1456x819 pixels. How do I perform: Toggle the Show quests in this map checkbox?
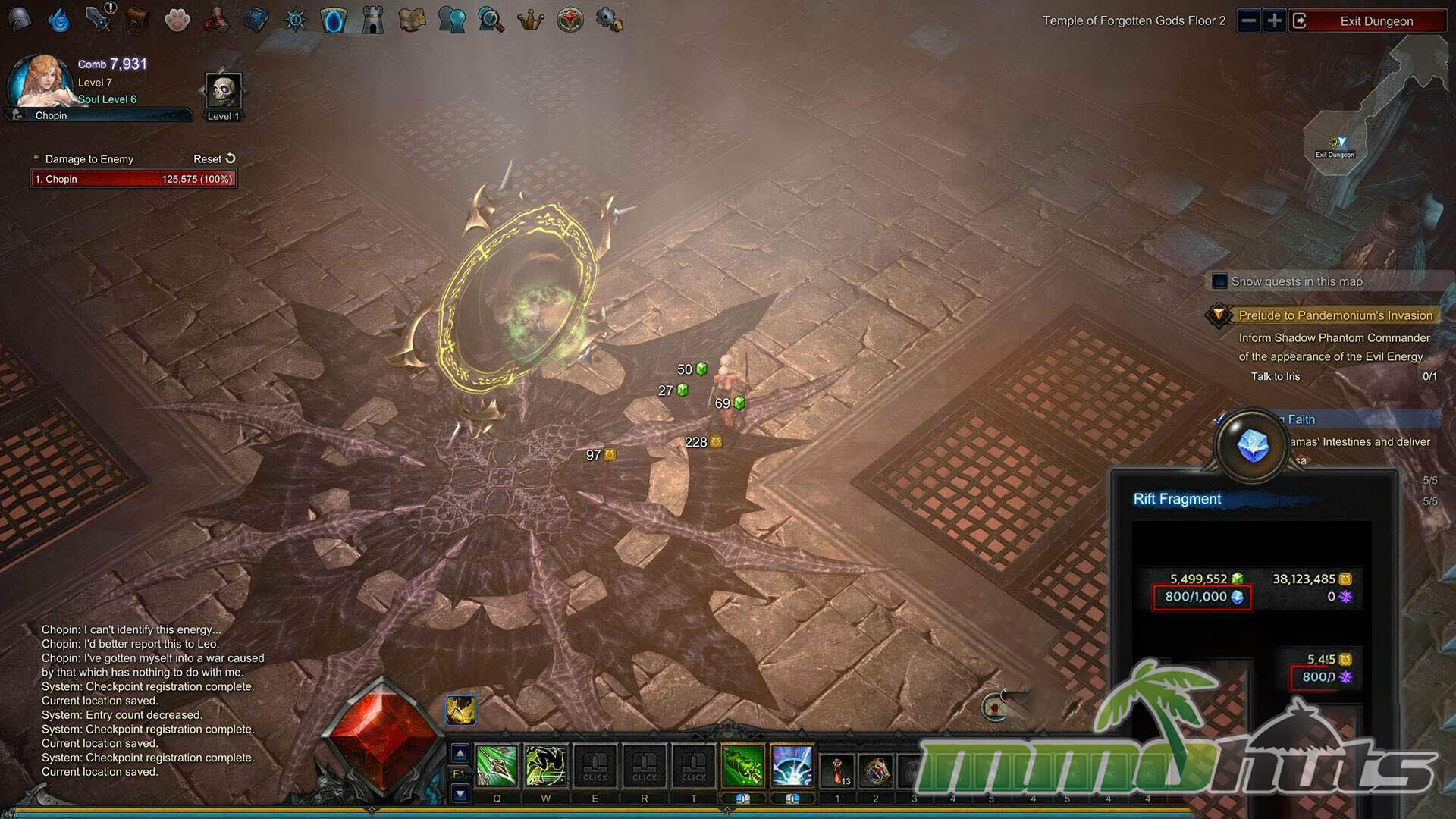1219,281
